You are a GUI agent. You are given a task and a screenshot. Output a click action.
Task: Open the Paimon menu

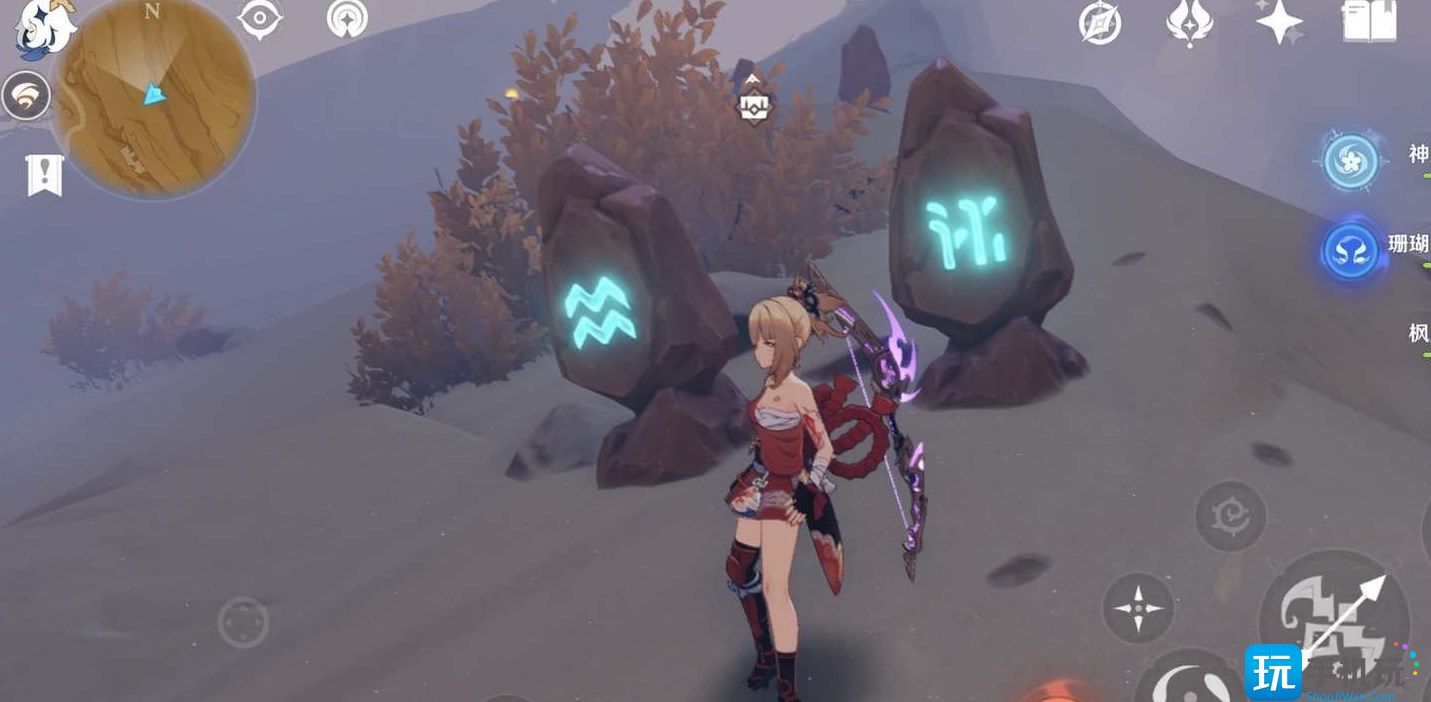(45, 28)
